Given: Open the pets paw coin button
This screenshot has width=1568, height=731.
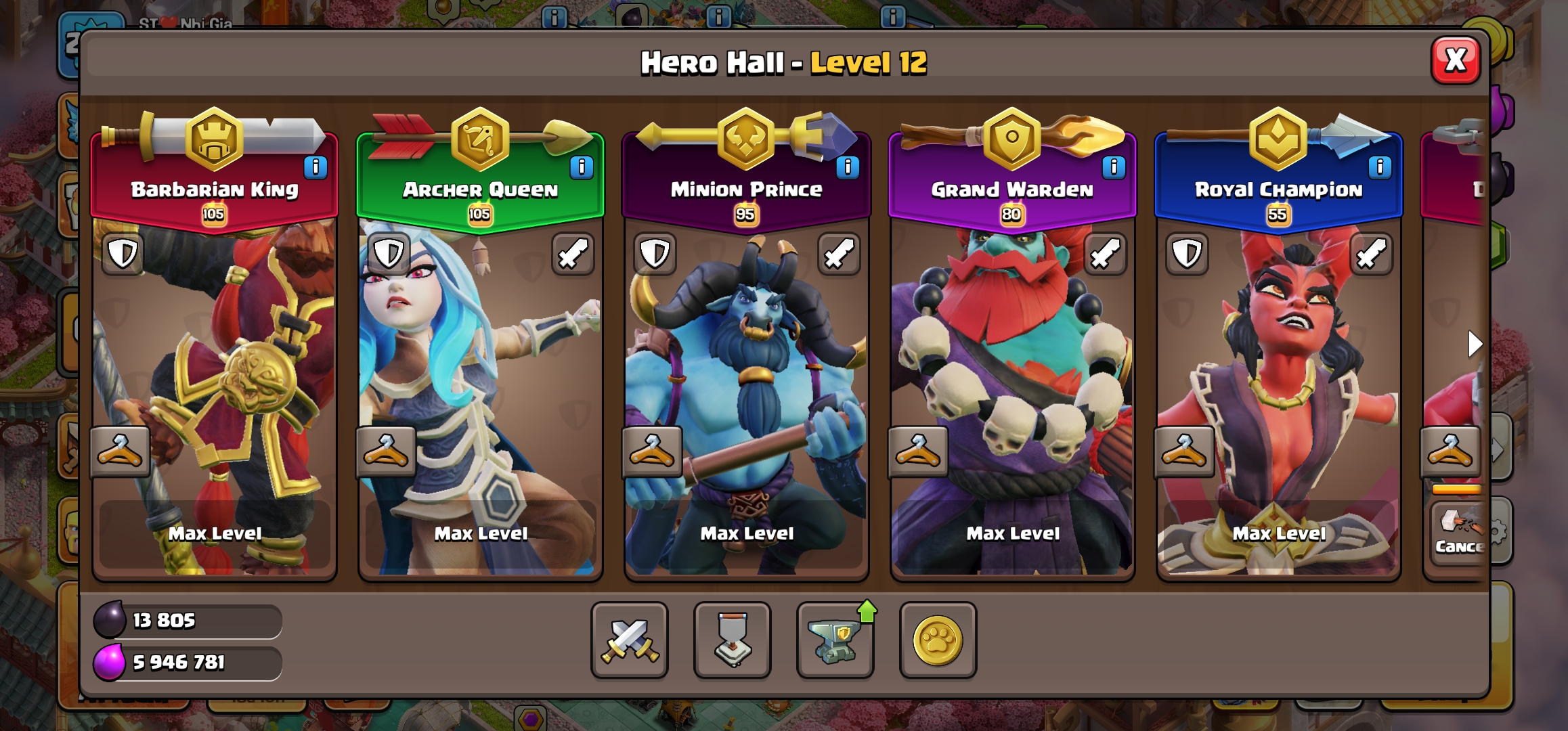Looking at the screenshot, I should click(x=938, y=640).
